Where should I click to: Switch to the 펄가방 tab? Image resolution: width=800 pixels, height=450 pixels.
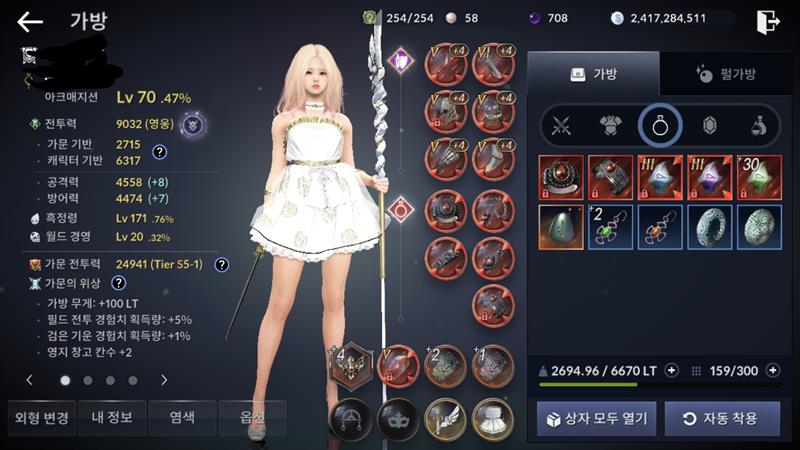click(726, 74)
